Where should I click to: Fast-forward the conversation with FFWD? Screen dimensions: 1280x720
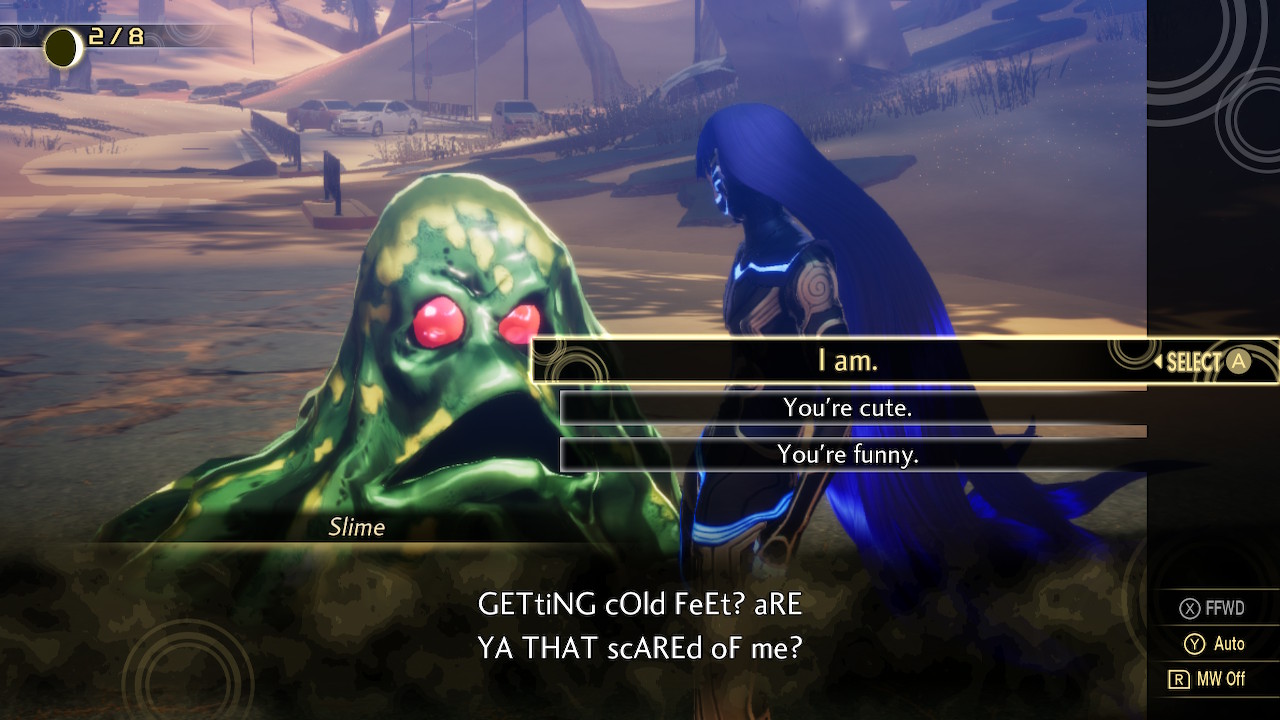coord(1213,608)
